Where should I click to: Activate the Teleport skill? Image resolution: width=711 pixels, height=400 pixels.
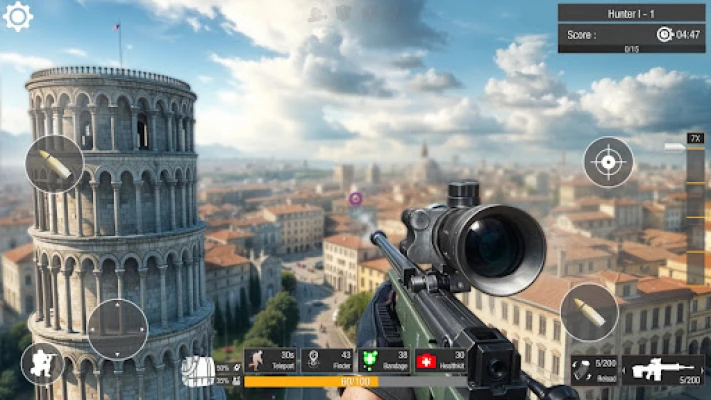click(270, 360)
